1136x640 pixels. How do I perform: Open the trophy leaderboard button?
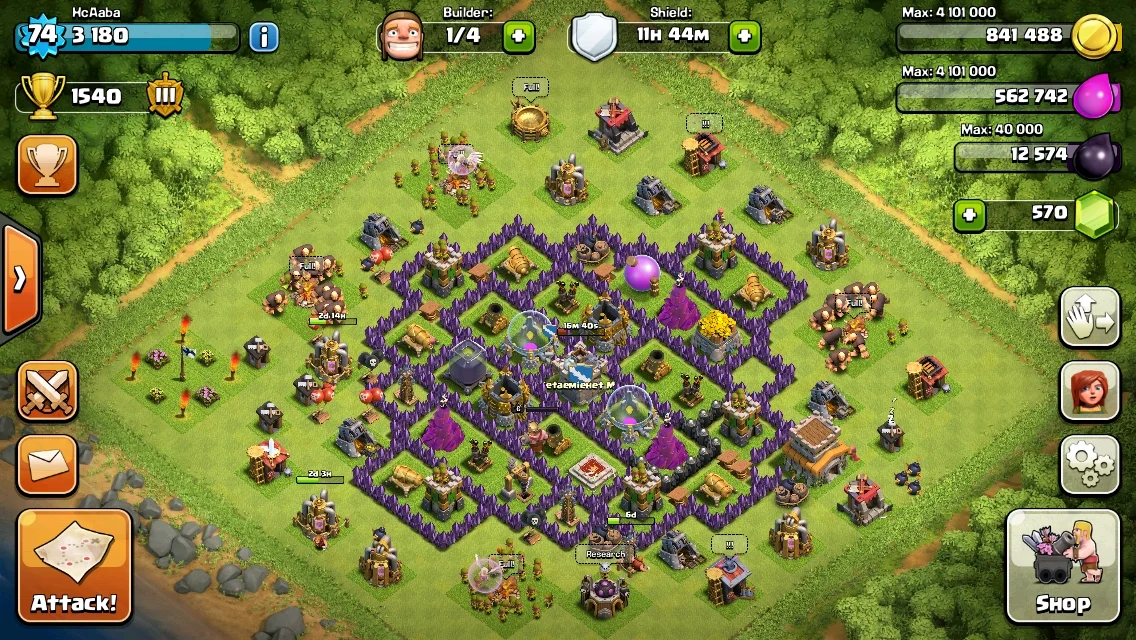point(47,165)
